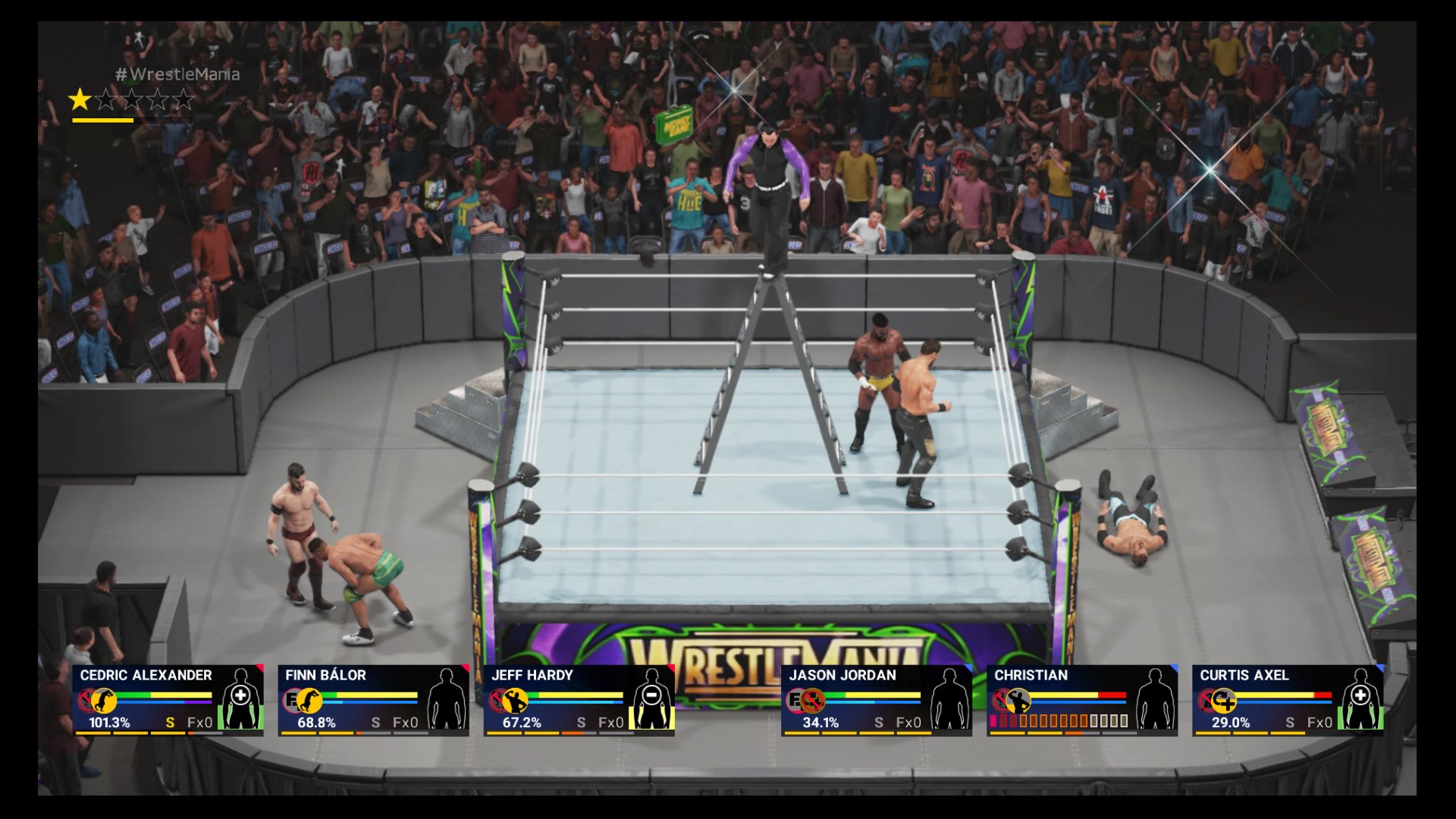Viewport: 1456px width, 819px height.
Task: Select Curtis Axel's HUD panel
Action: (x=1287, y=700)
